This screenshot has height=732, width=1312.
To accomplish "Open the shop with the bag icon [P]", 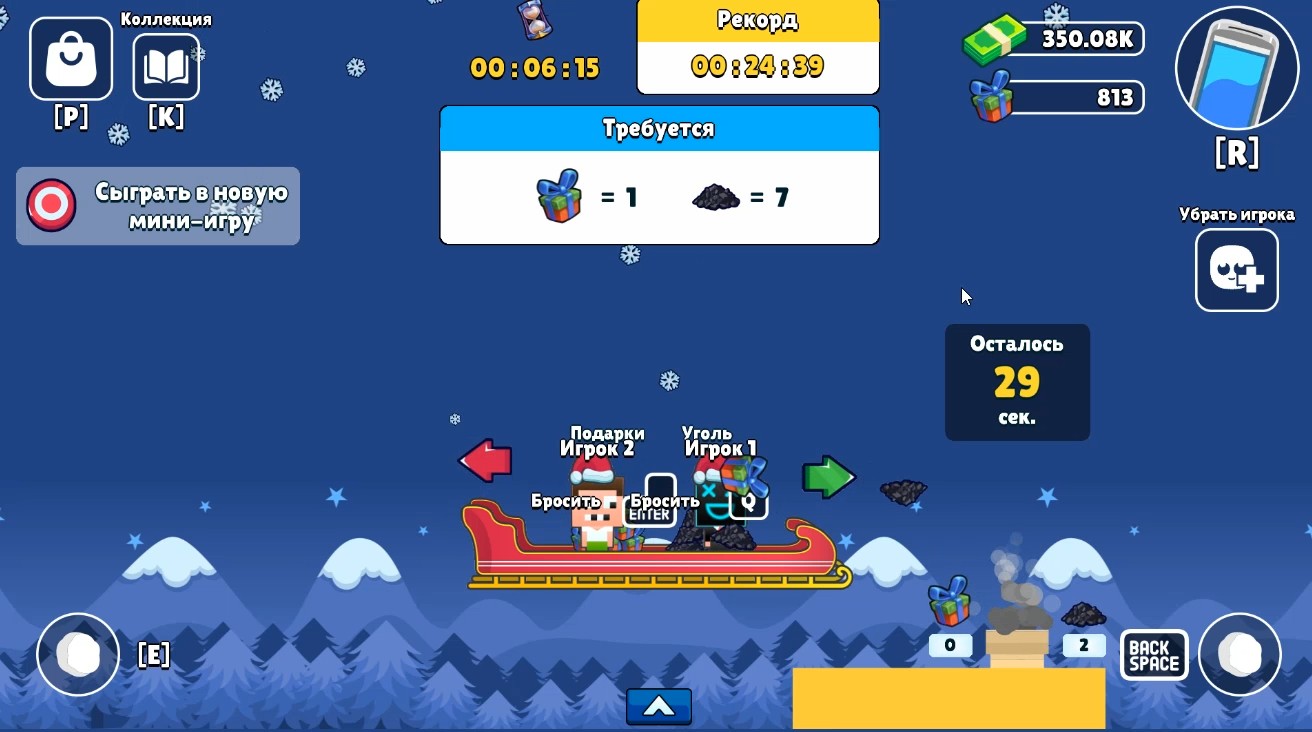I will click(x=70, y=58).
